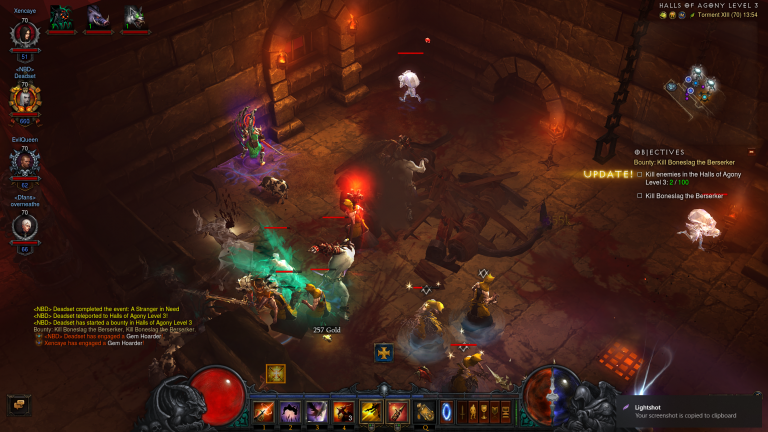Click the green spider pet portrait

tap(62, 16)
